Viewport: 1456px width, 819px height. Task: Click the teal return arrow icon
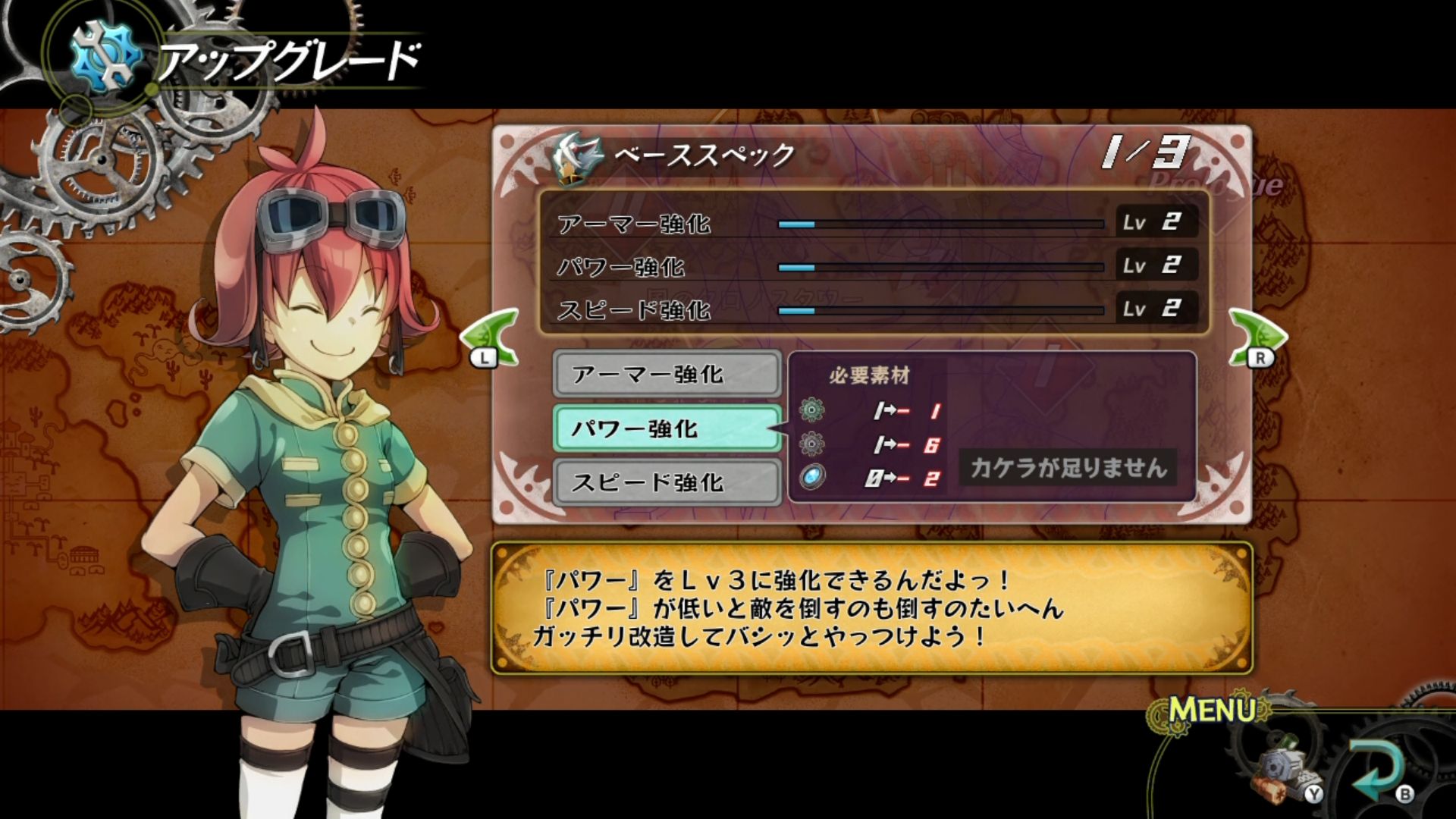(1378, 767)
